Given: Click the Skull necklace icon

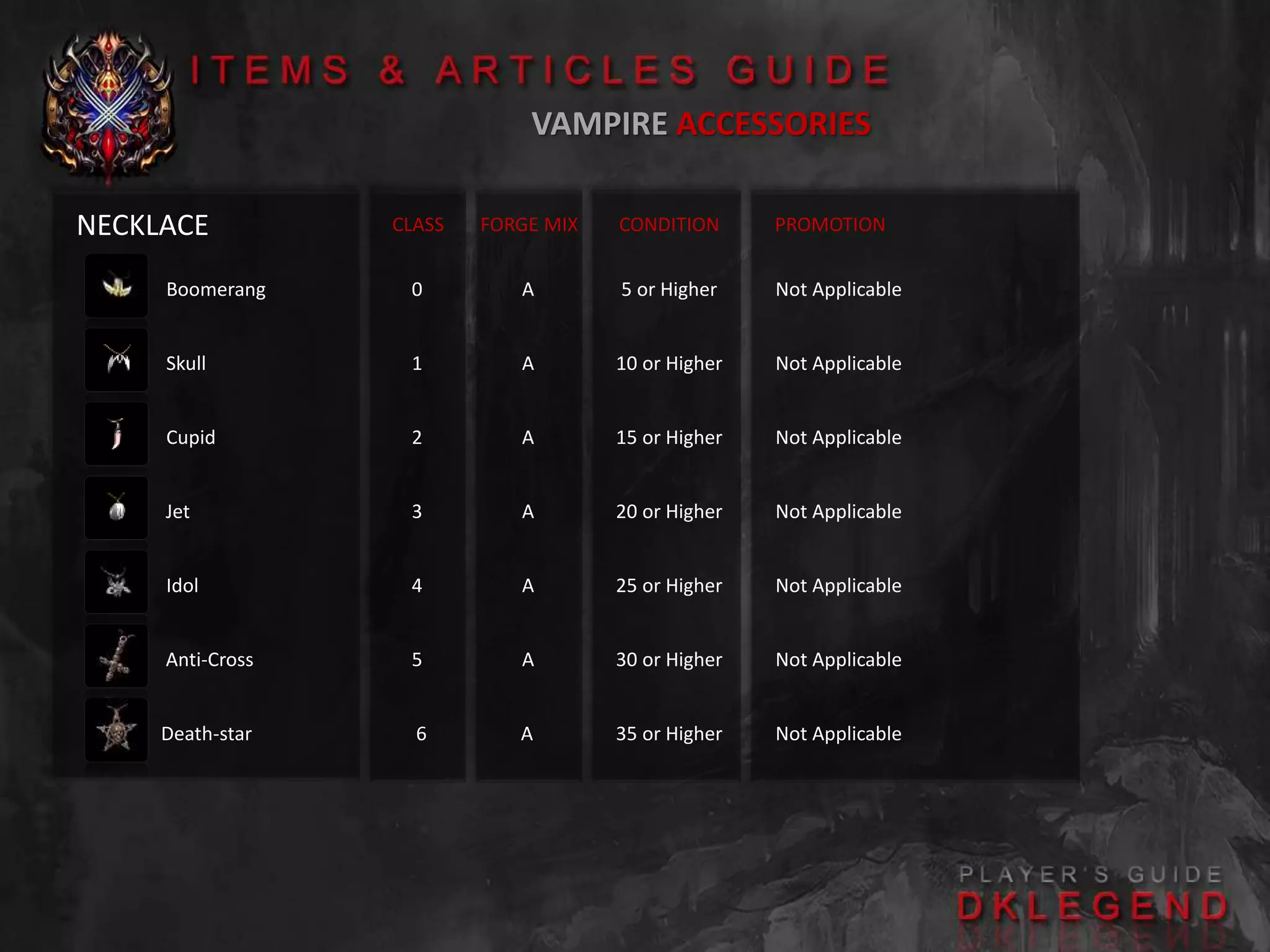Looking at the screenshot, I should (x=117, y=360).
